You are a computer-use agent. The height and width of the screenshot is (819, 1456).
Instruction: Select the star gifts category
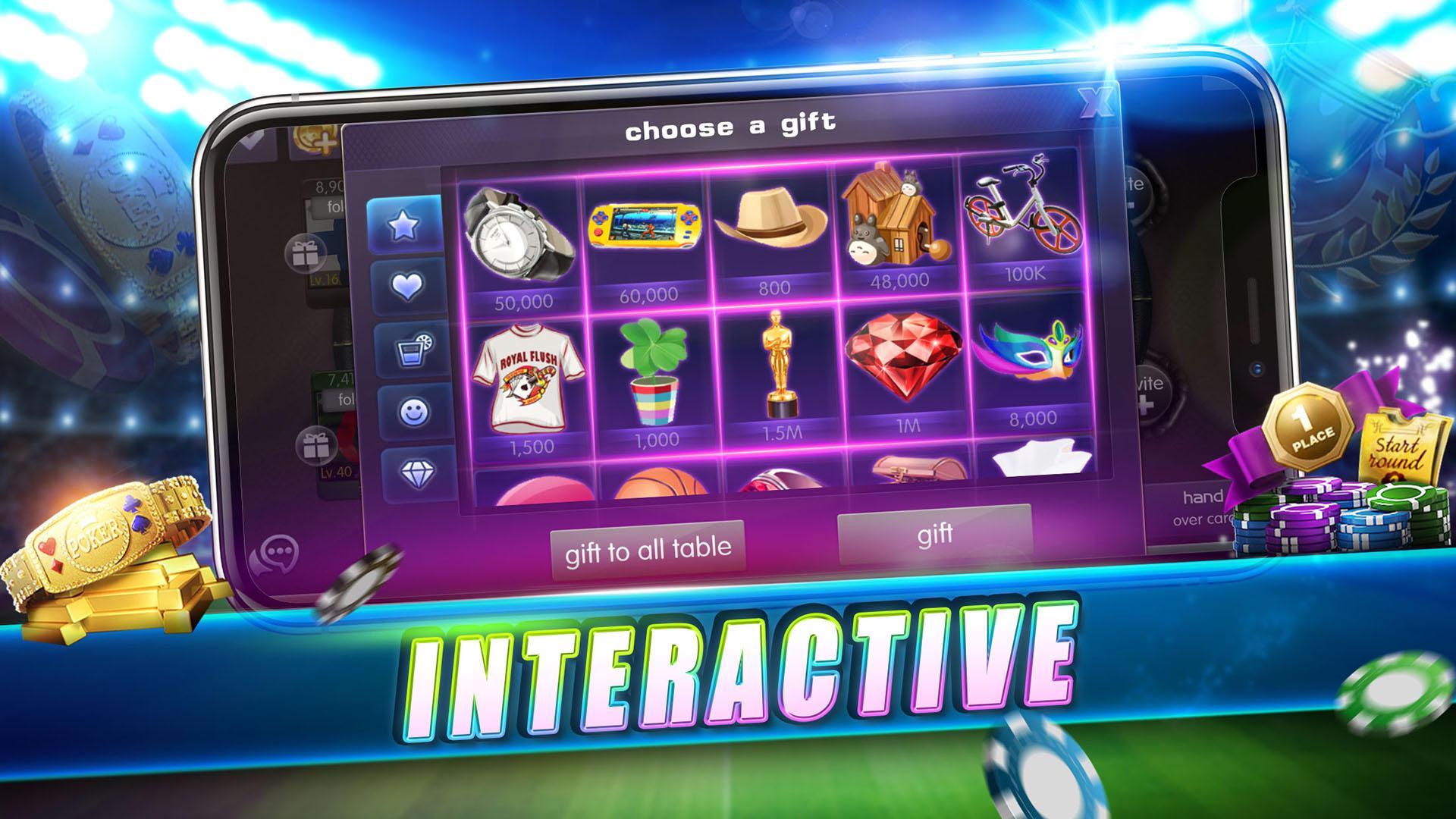(x=405, y=224)
